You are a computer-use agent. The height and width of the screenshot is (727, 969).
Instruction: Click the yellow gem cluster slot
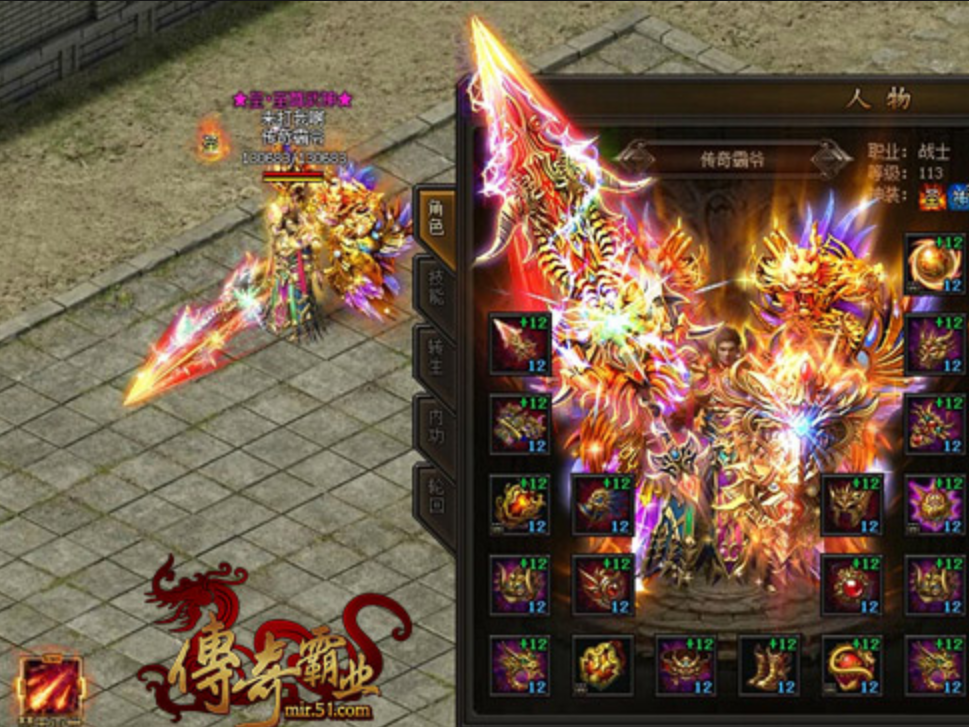click(602, 665)
